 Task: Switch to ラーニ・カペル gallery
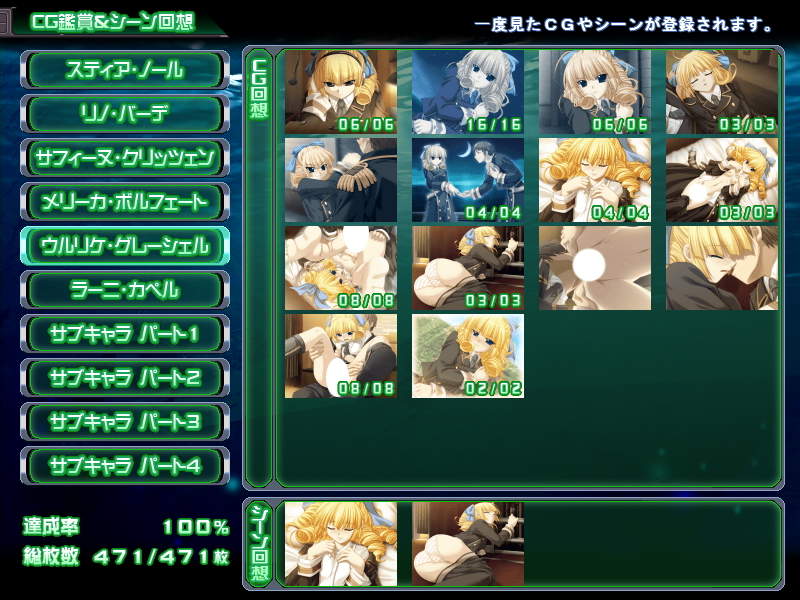[125, 290]
